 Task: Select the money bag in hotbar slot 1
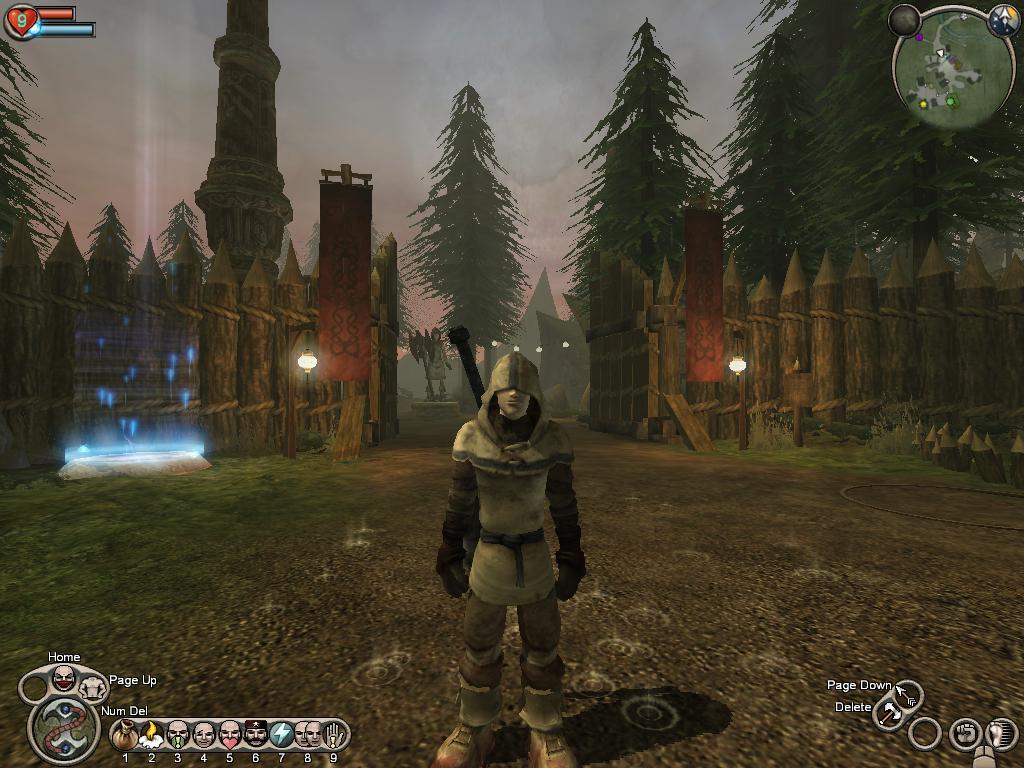[126, 735]
